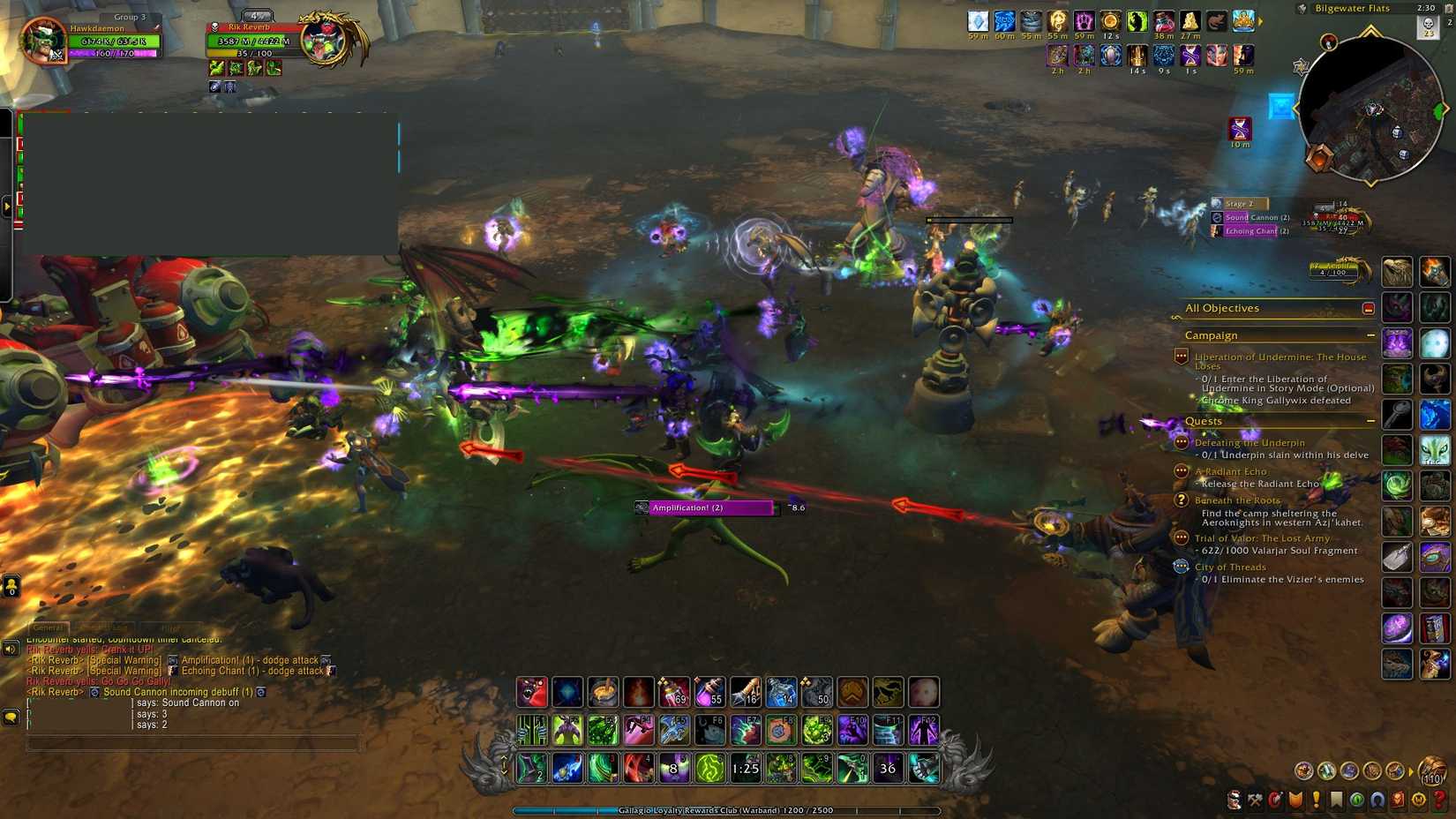
Task: Select the ability showing the 1:25 cooldown
Action: point(746,769)
